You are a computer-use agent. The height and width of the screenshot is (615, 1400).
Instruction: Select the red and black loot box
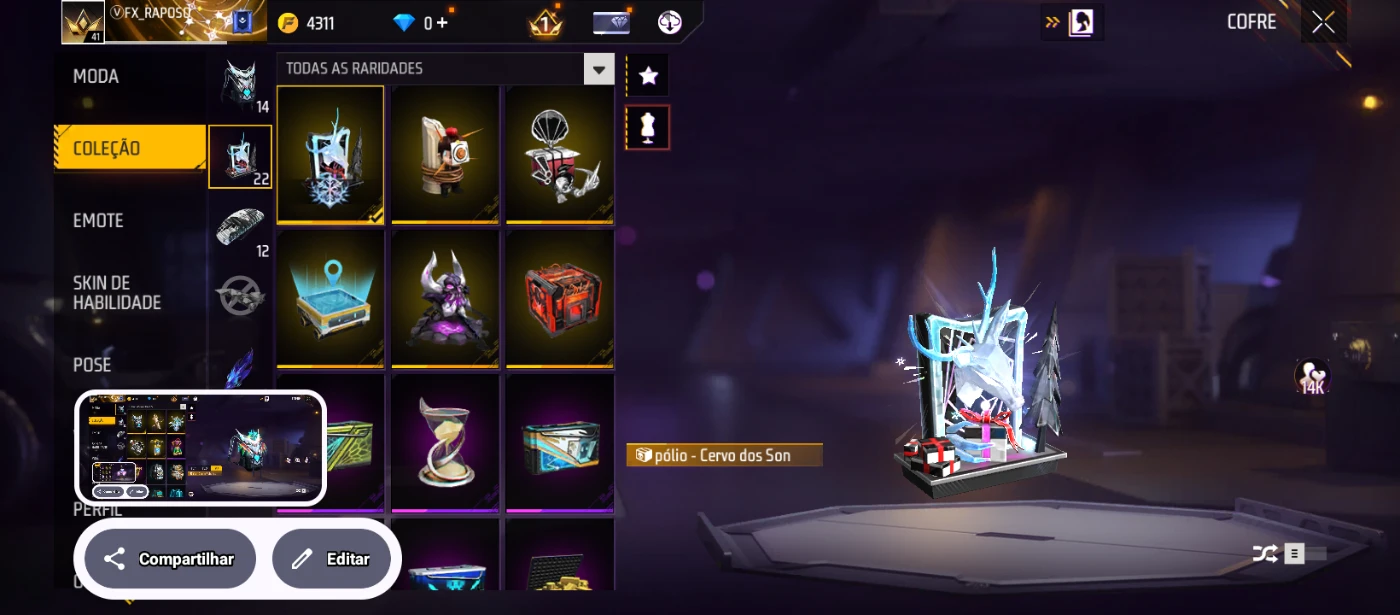[560, 298]
